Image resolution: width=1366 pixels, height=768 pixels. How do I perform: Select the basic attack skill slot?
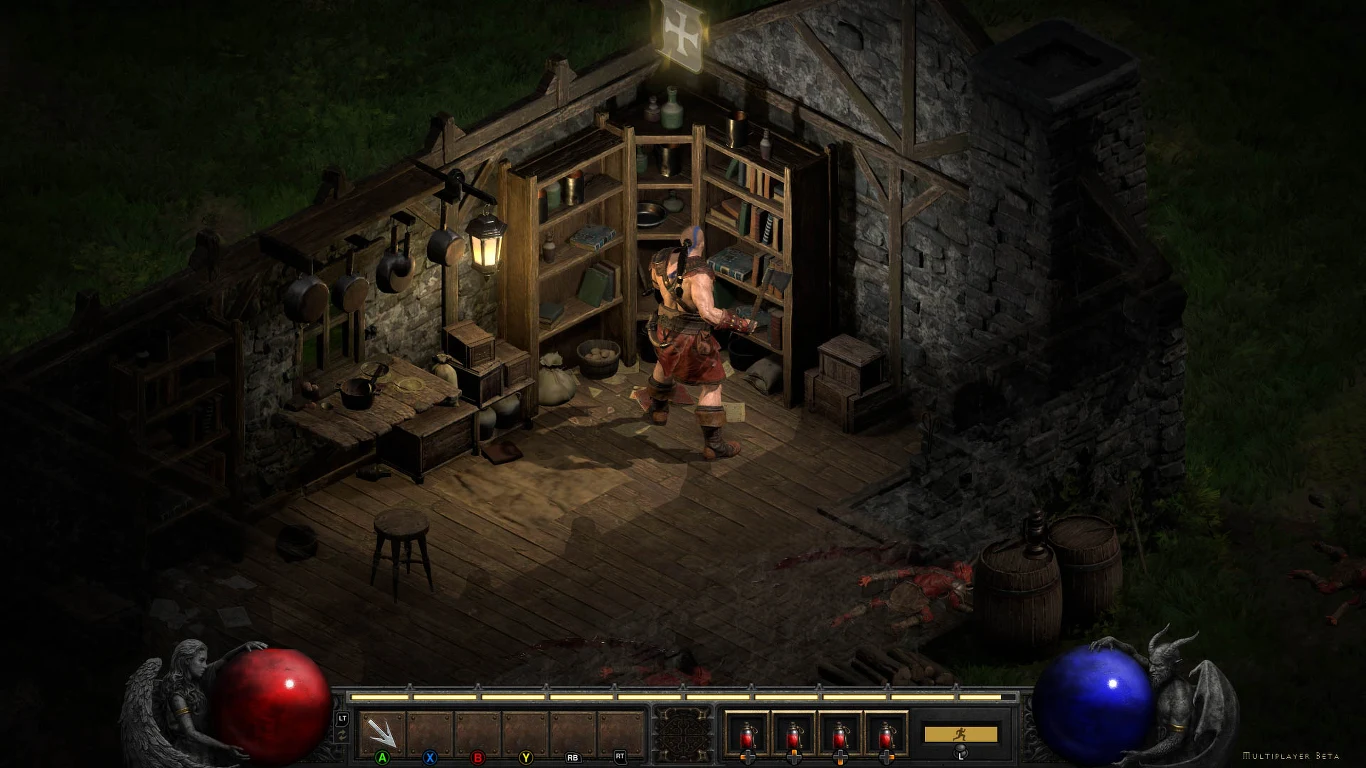point(382,733)
